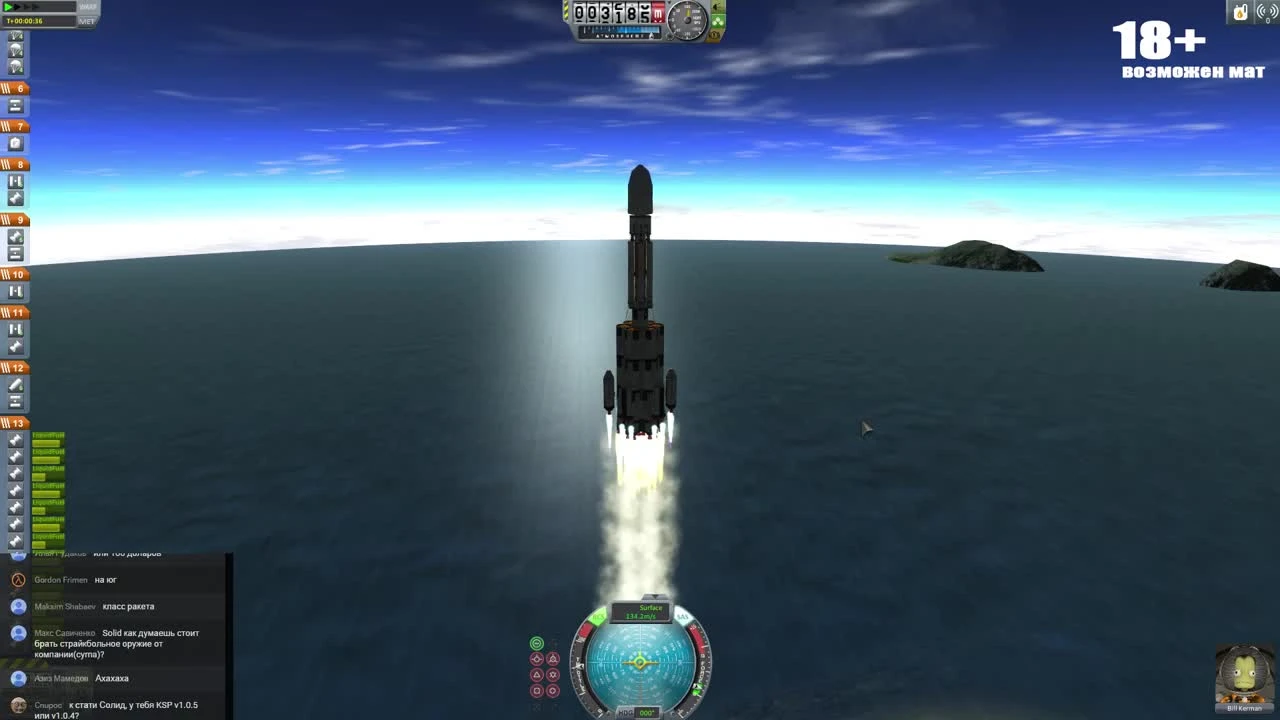Toggle the MET mission timer display

click(x=87, y=20)
